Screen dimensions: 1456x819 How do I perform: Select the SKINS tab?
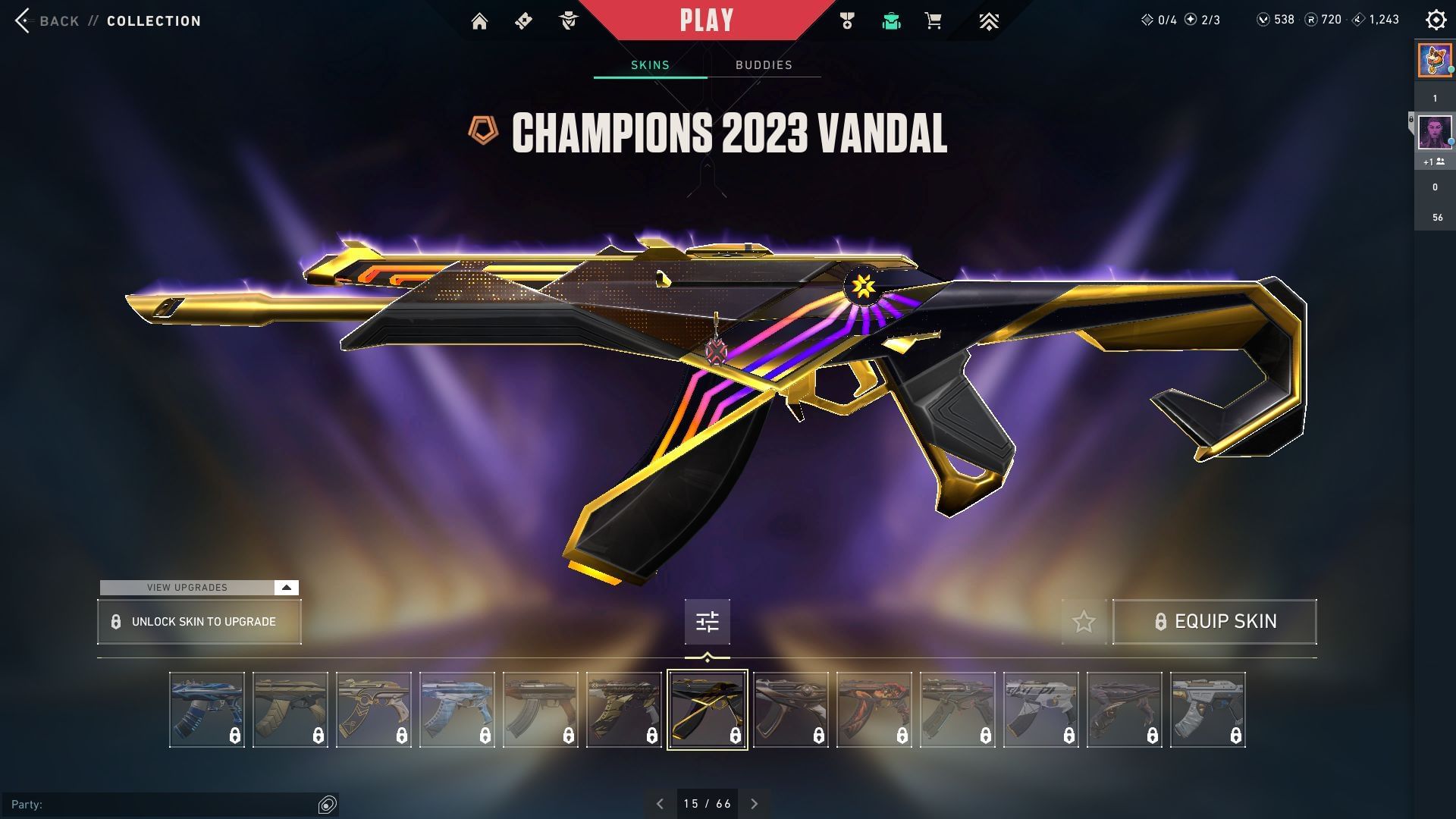[648, 65]
